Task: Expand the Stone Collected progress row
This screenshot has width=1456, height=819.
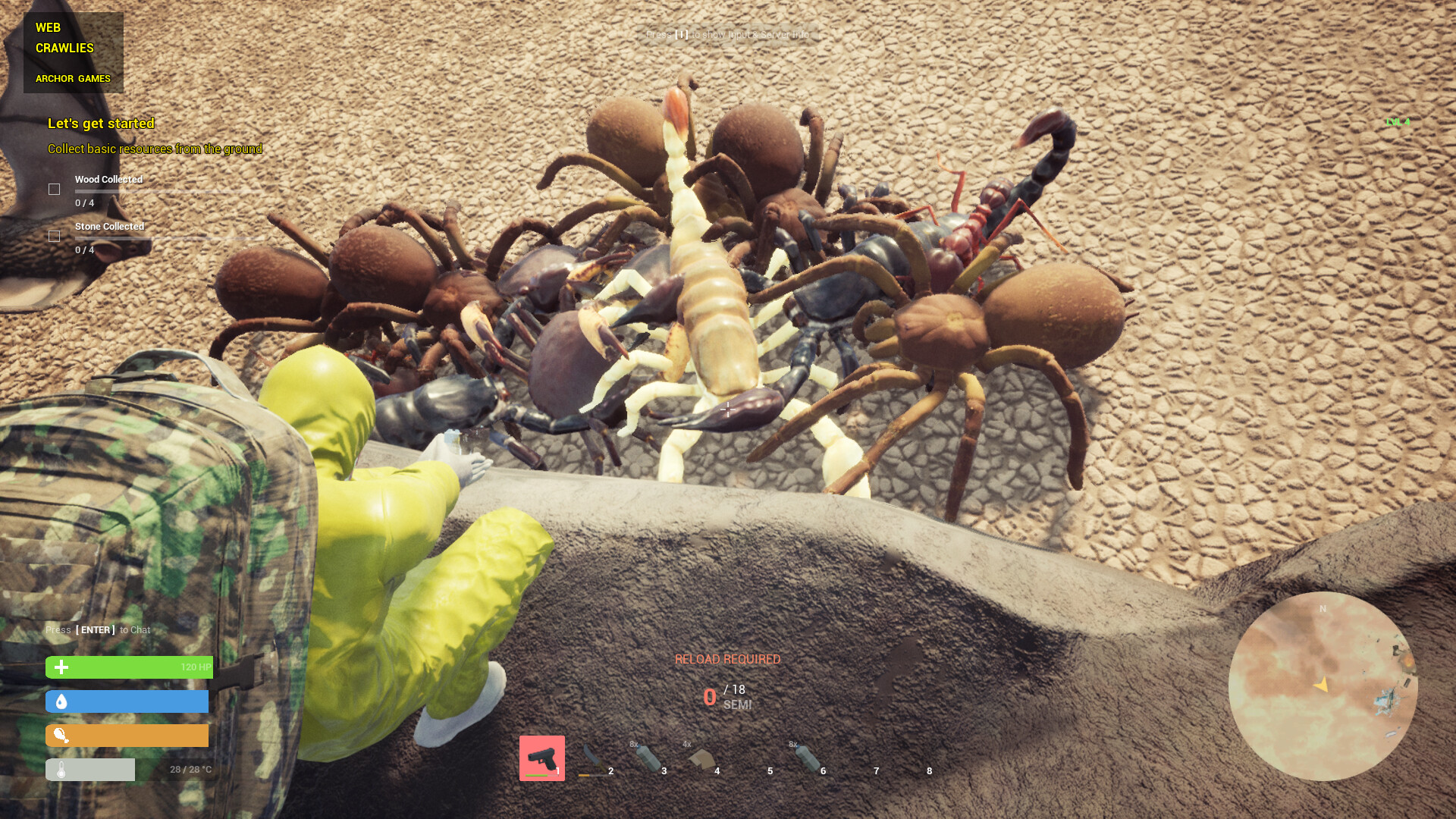Action: click(109, 226)
